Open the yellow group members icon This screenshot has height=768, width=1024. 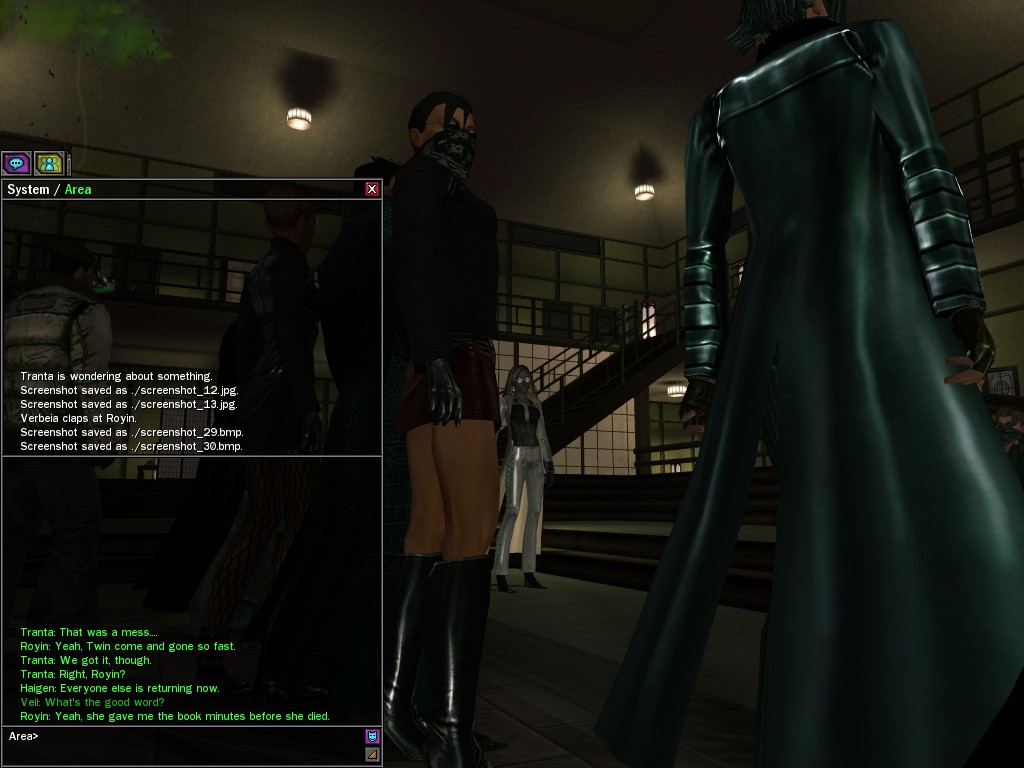(x=48, y=163)
